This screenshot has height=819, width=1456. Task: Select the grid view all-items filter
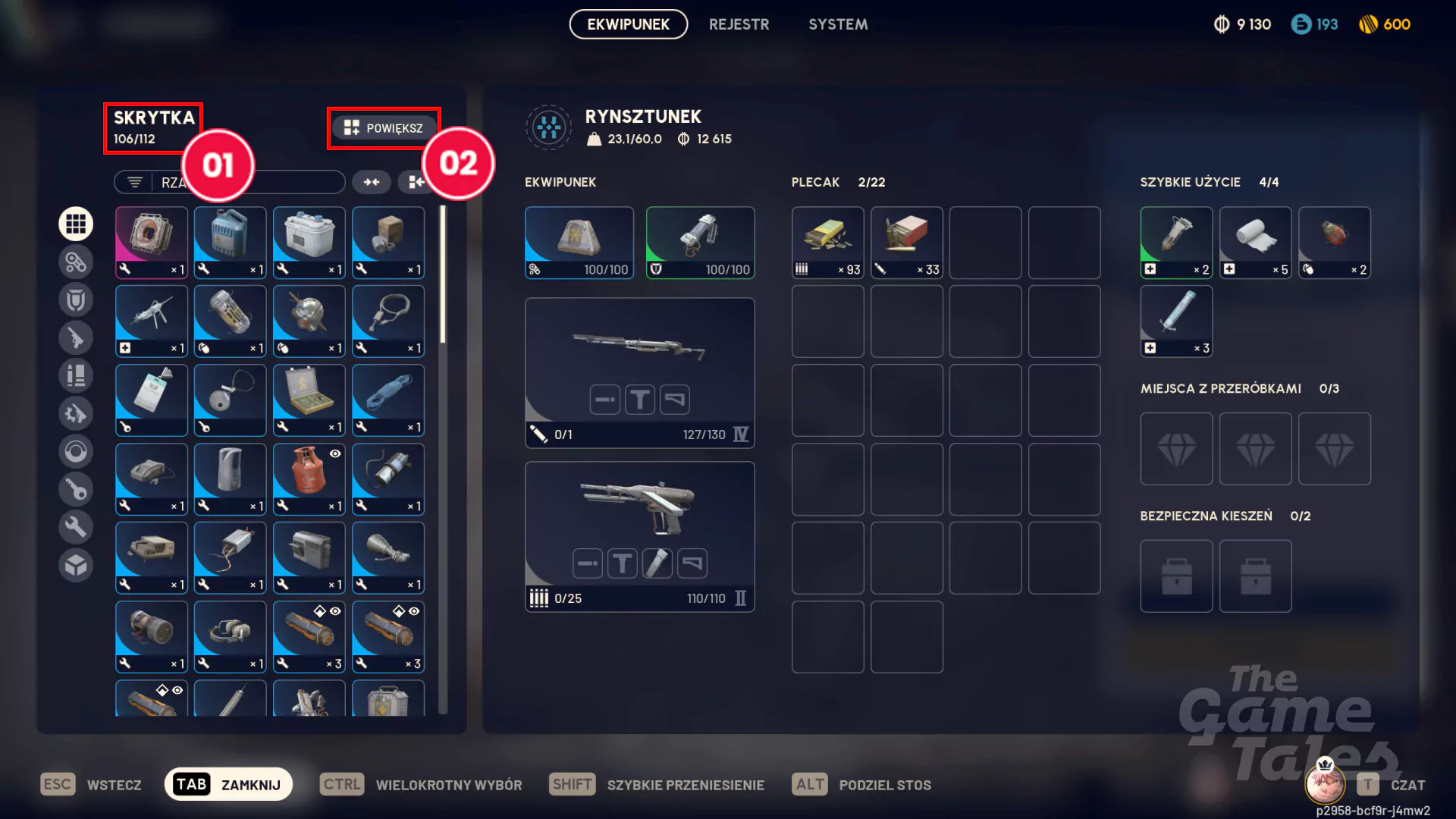click(76, 223)
